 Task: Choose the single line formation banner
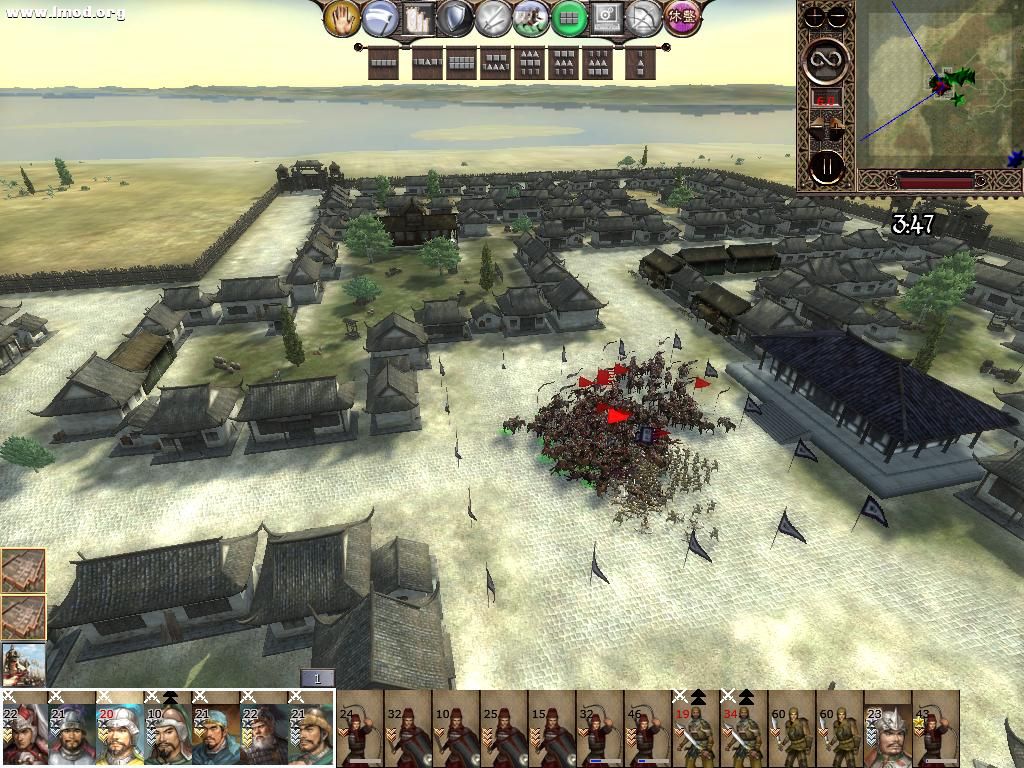[x=384, y=64]
